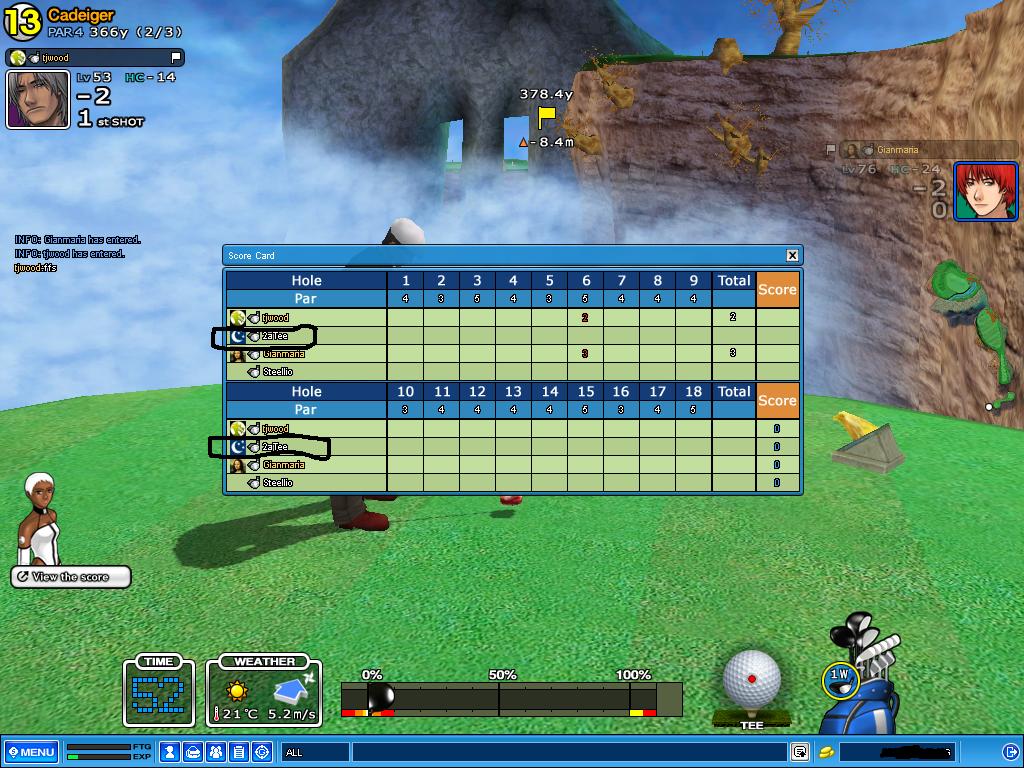The image size is (1024, 768).
Task: Click the crosshair target icon in bottom bar
Action: 262,752
